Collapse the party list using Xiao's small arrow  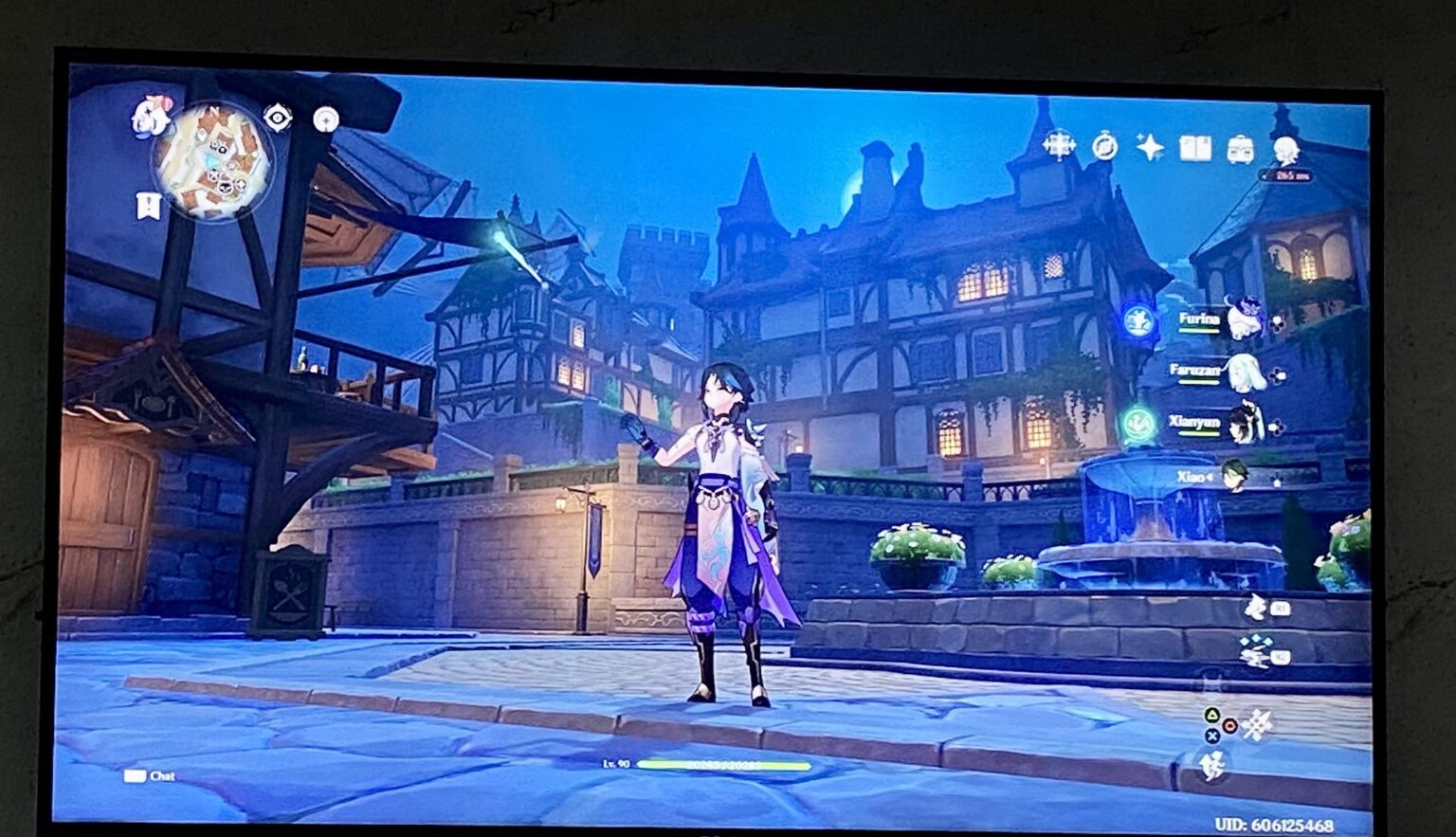tap(1209, 477)
